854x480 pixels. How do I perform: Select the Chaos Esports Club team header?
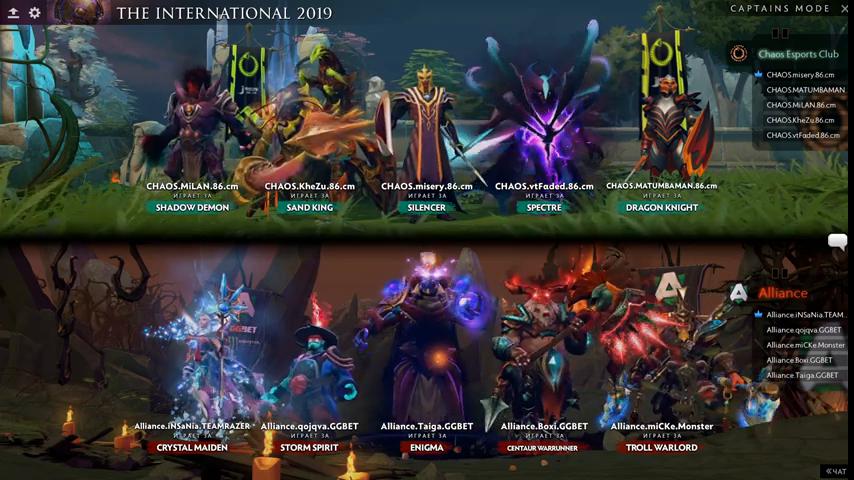(x=797, y=54)
